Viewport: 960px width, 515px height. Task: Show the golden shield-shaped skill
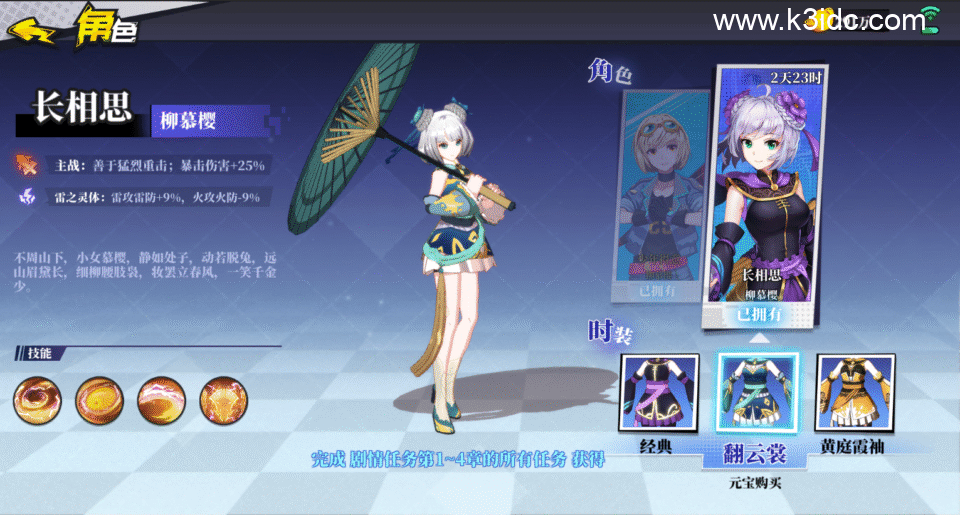pyautogui.click(x=222, y=399)
